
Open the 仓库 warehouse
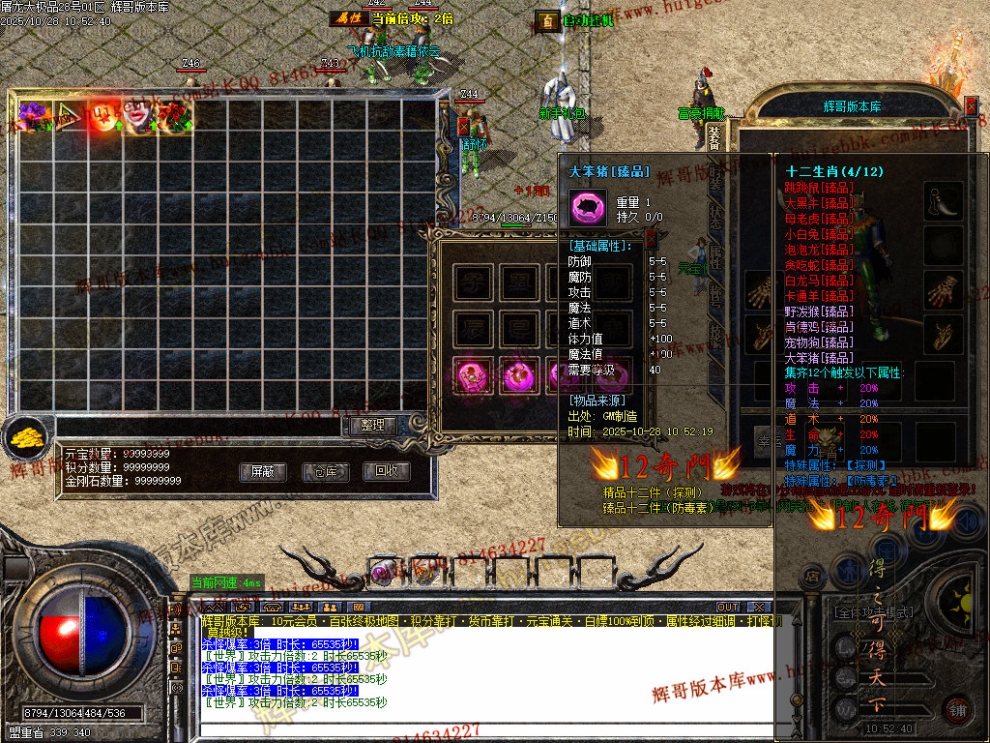pos(325,472)
